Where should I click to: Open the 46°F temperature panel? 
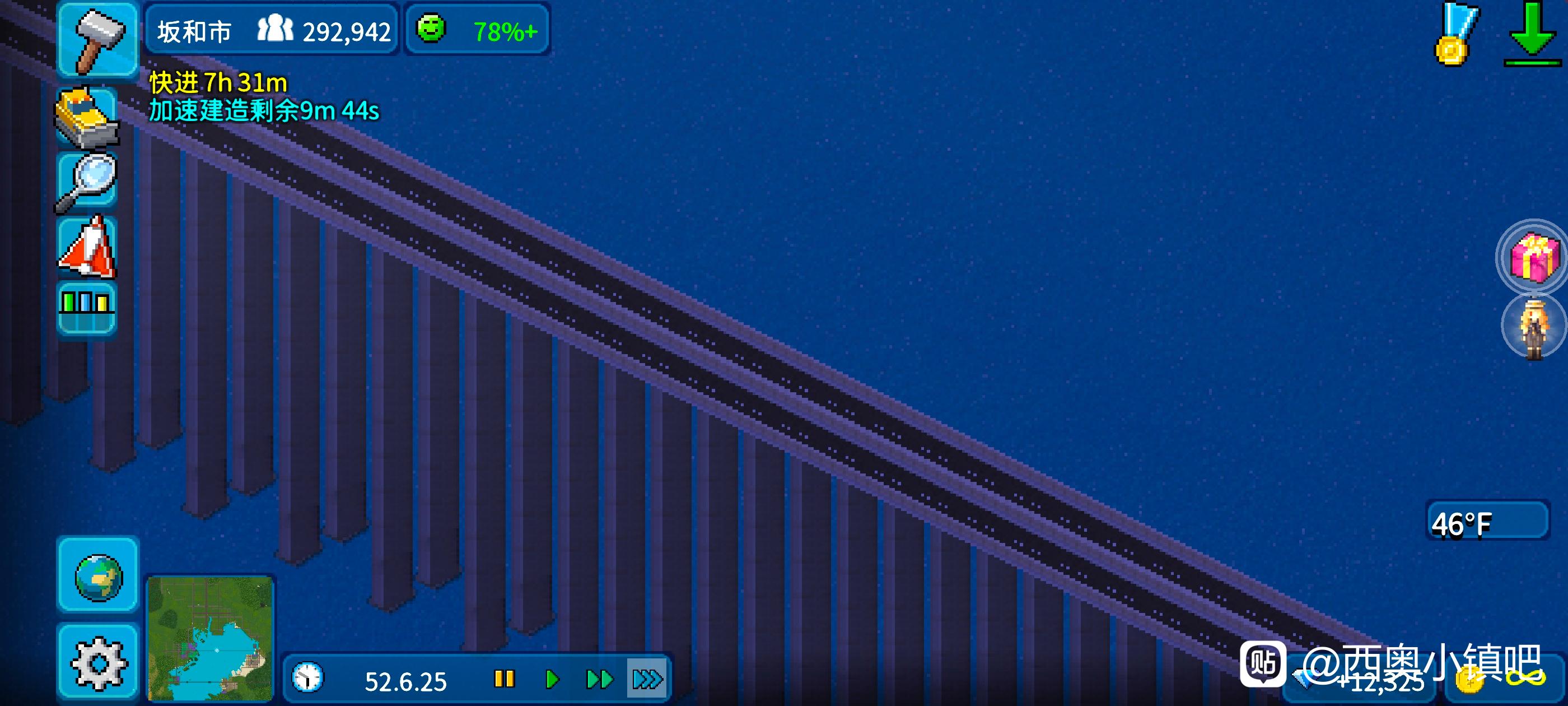pyautogui.click(x=1486, y=522)
